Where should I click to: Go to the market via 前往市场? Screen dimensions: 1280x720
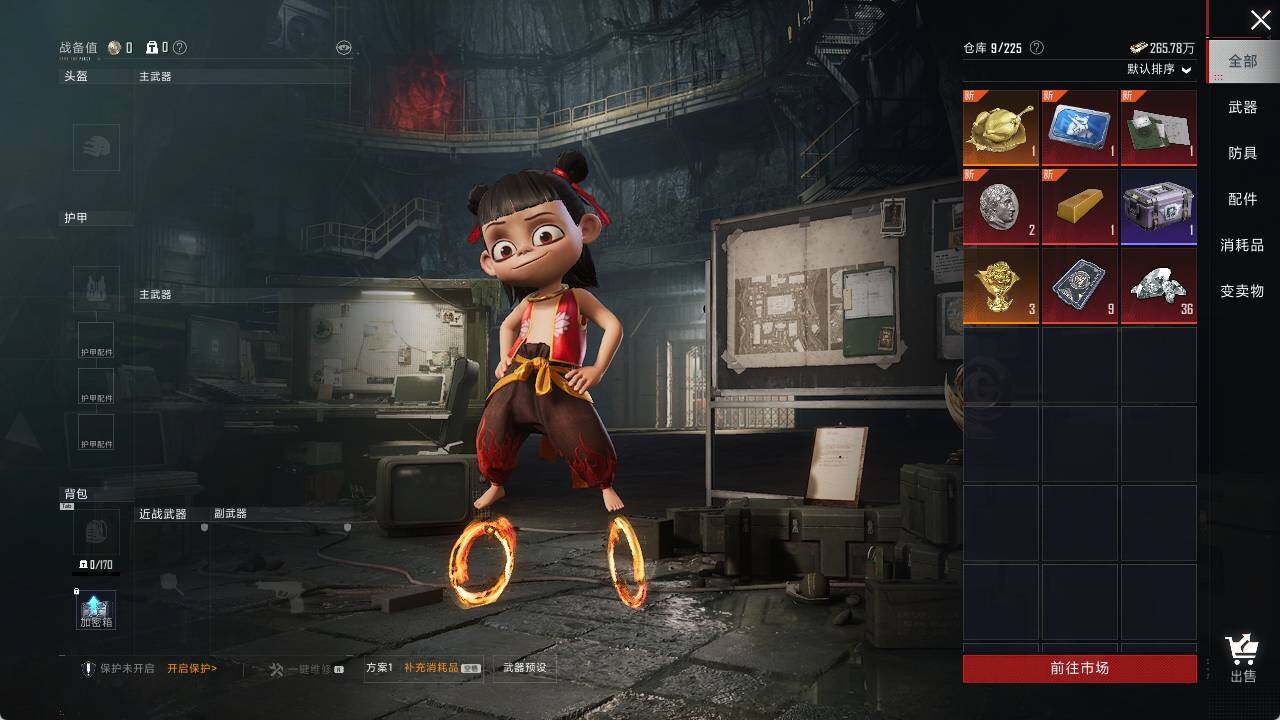(1079, 668)
